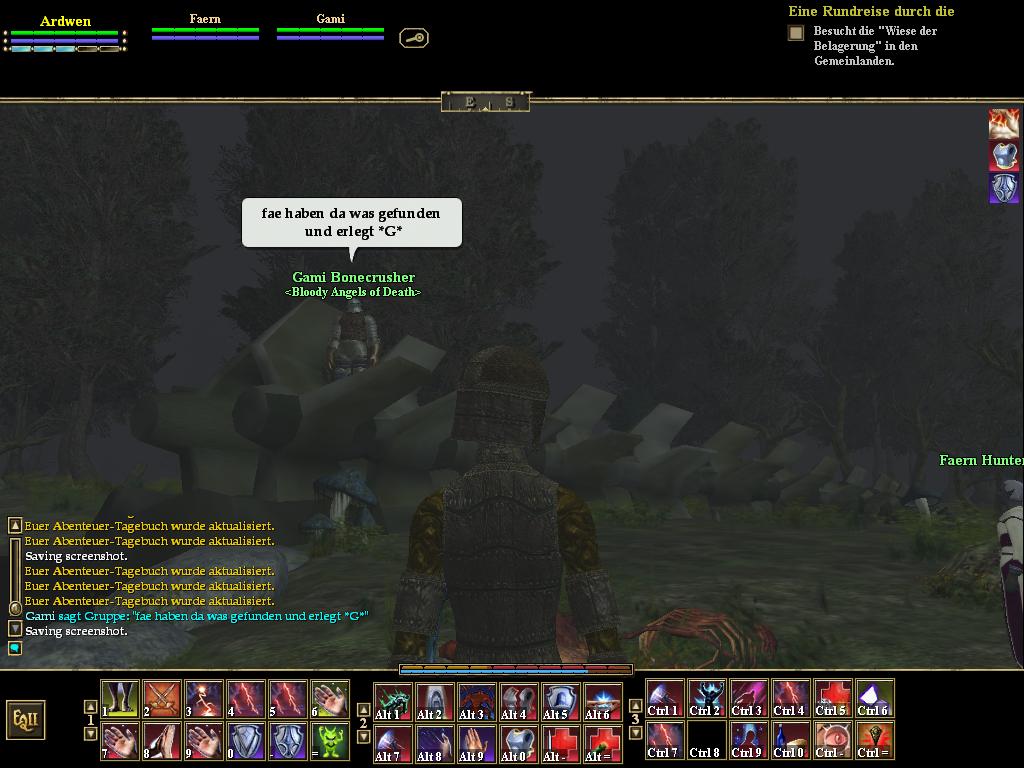Use the blue potion bottle on Ctrl 0
Viewport: 1024px width, 768px height.
pos(791,741)
